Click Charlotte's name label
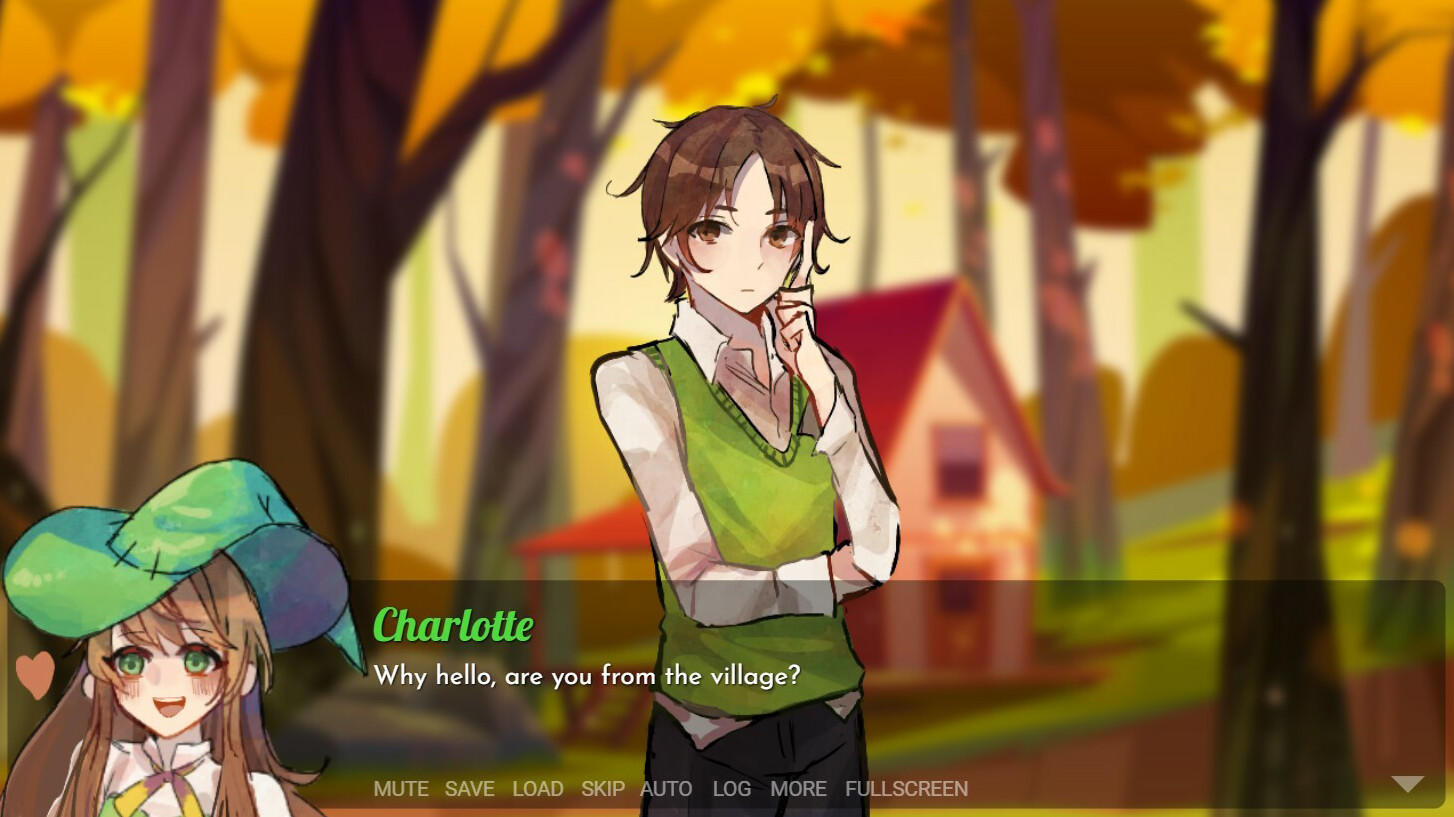The height and width of the screenshot is (817, 1454). (453, 626)
